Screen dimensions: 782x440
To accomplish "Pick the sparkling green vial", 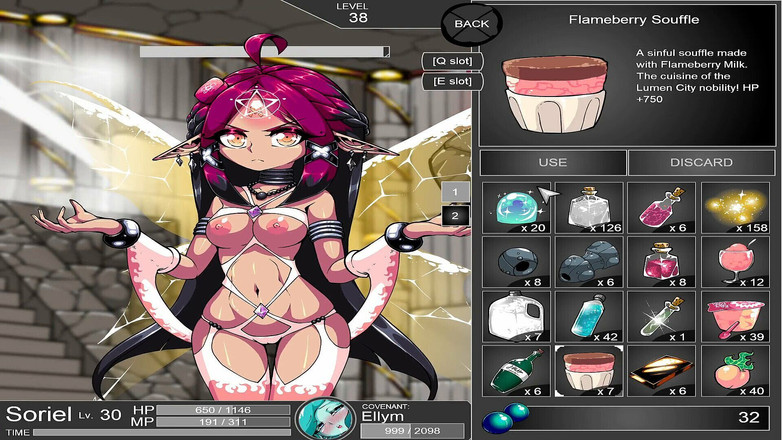I will point(662,316).
